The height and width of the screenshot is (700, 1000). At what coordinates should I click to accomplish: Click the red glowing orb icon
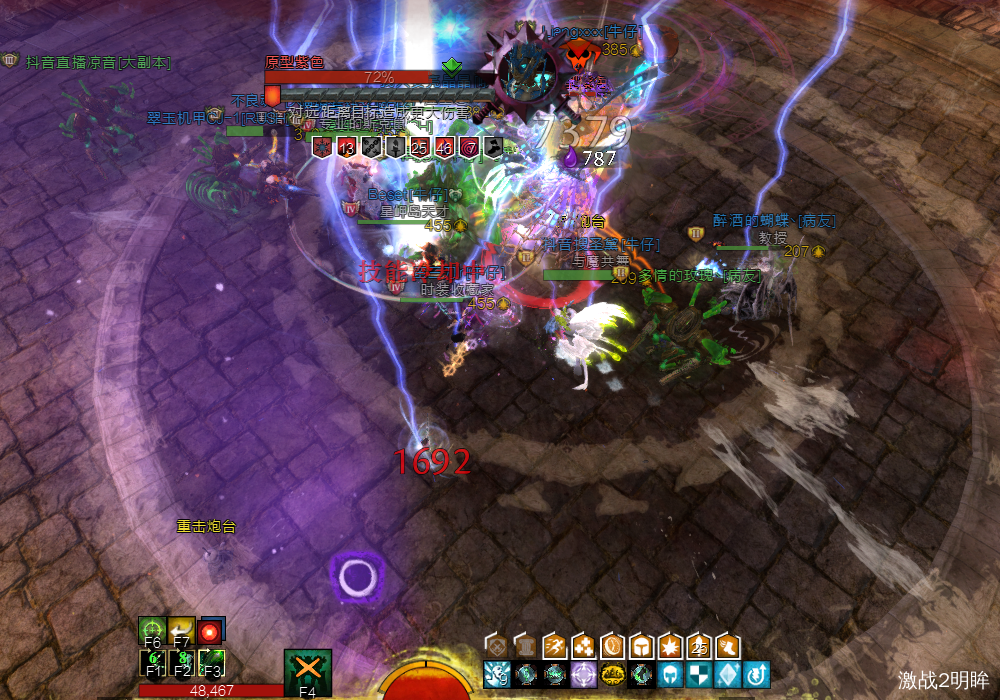click(209, 632)
